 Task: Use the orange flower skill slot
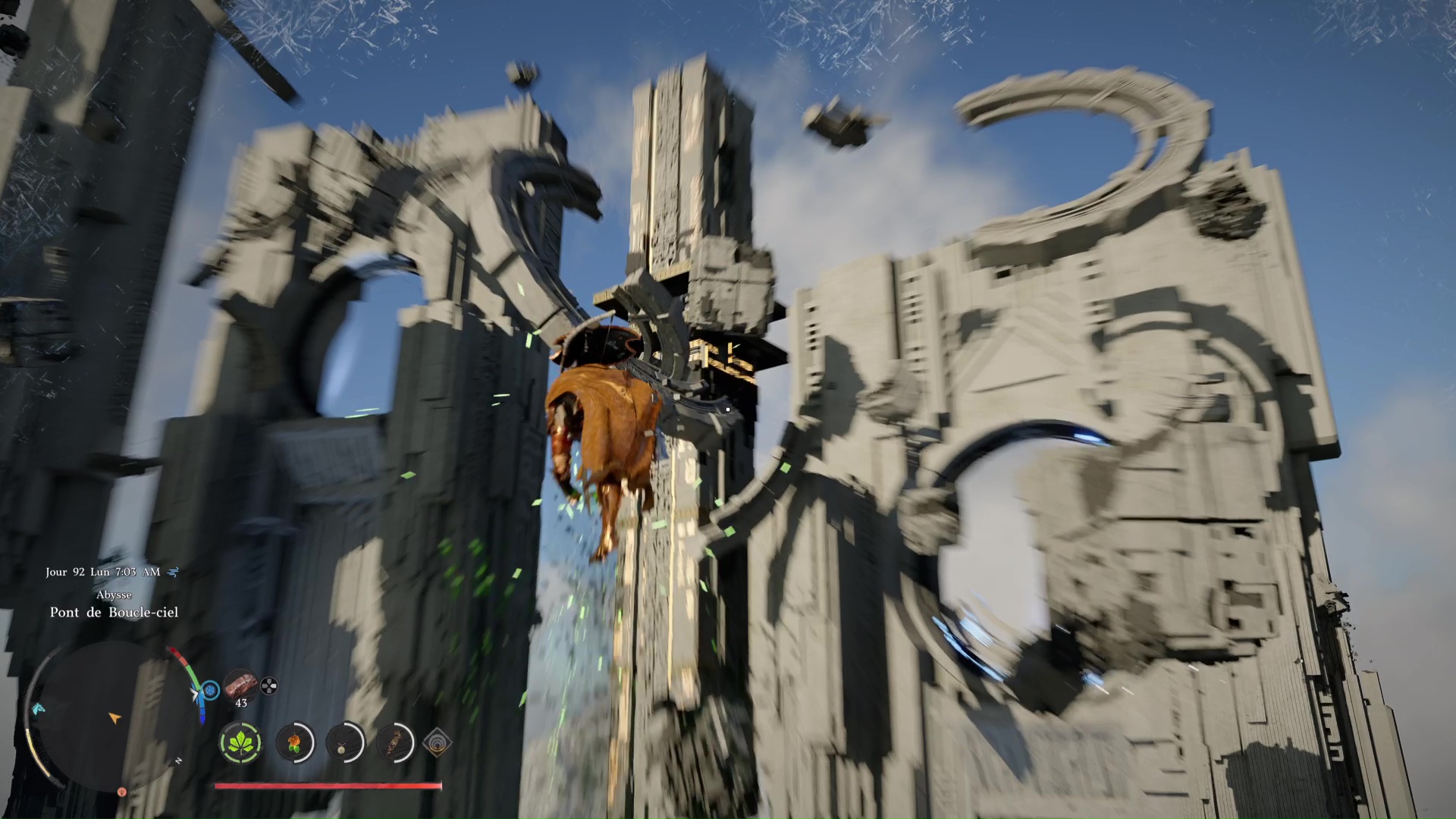(x=294, y=742)
